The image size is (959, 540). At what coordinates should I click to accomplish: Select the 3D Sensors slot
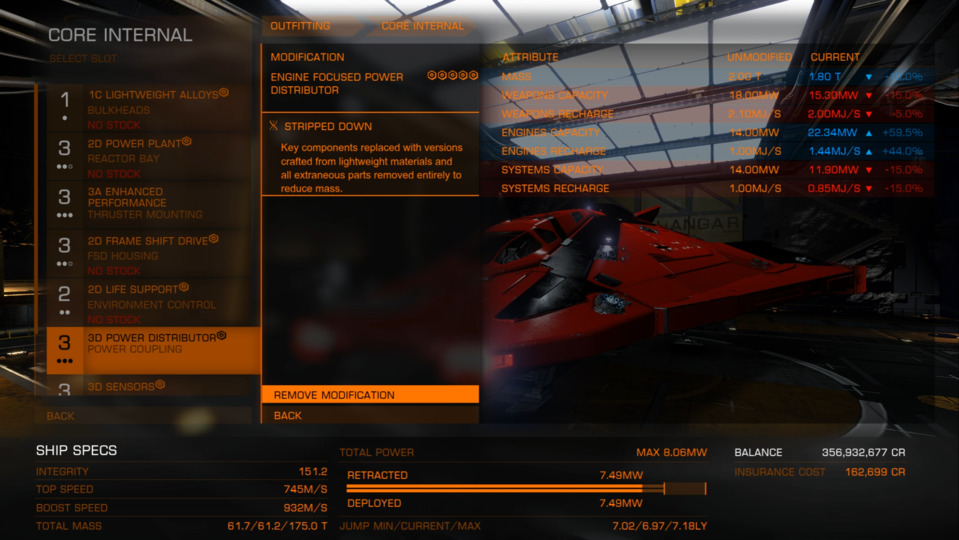(150, 387)
